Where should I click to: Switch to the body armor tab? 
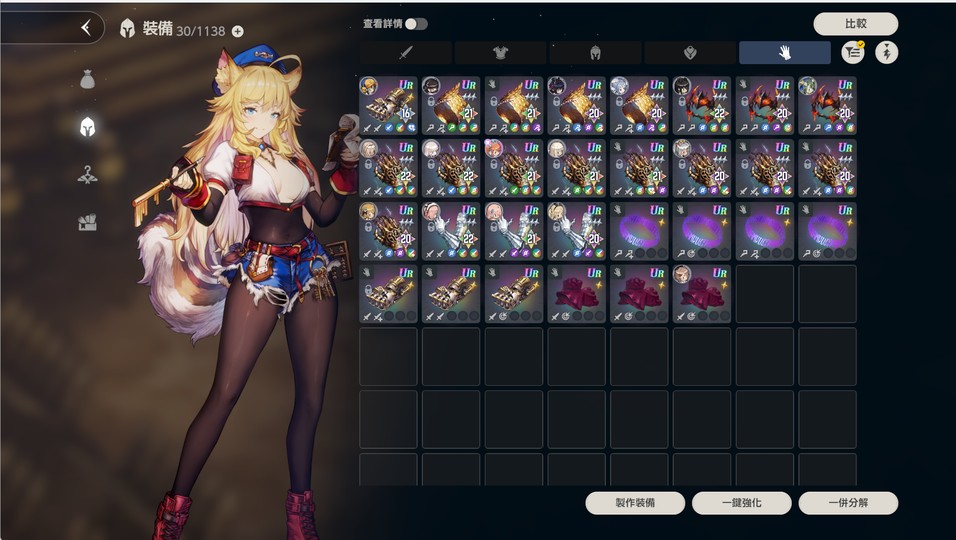coord(500,53)
